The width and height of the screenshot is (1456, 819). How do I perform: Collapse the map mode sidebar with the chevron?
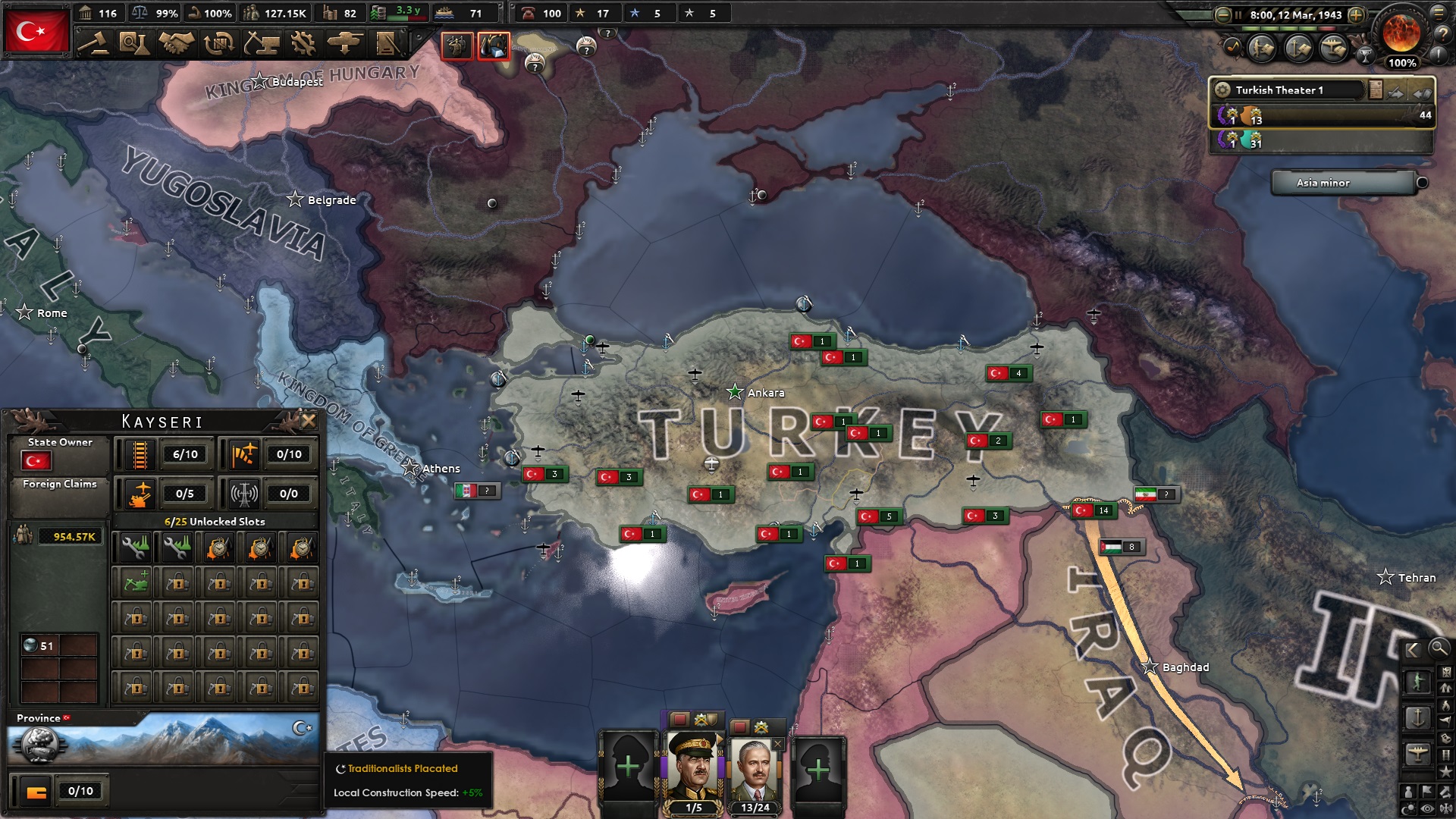click(x=1411, y=650)
